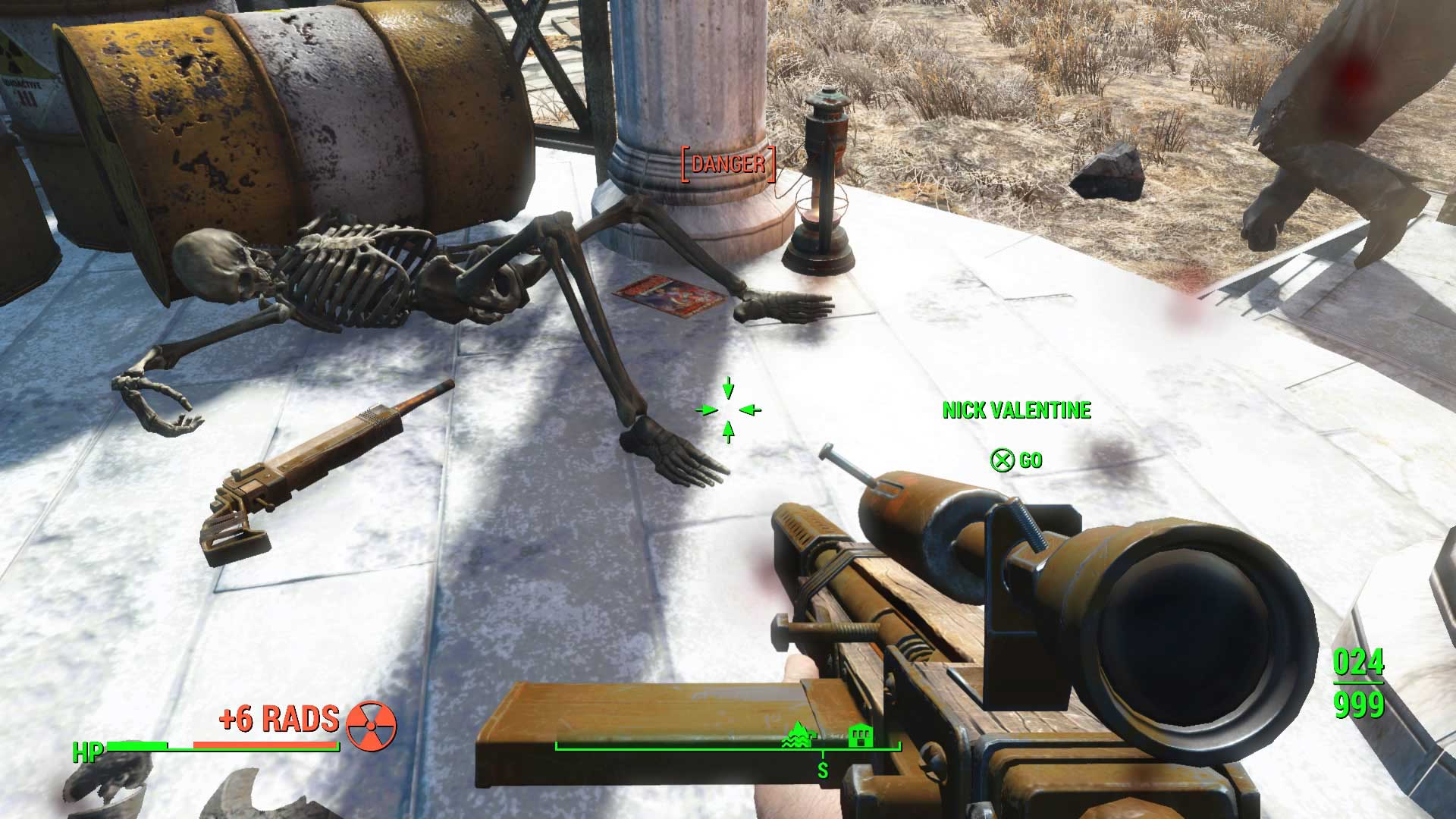Expand the right bracket of the compass bar

899,747
